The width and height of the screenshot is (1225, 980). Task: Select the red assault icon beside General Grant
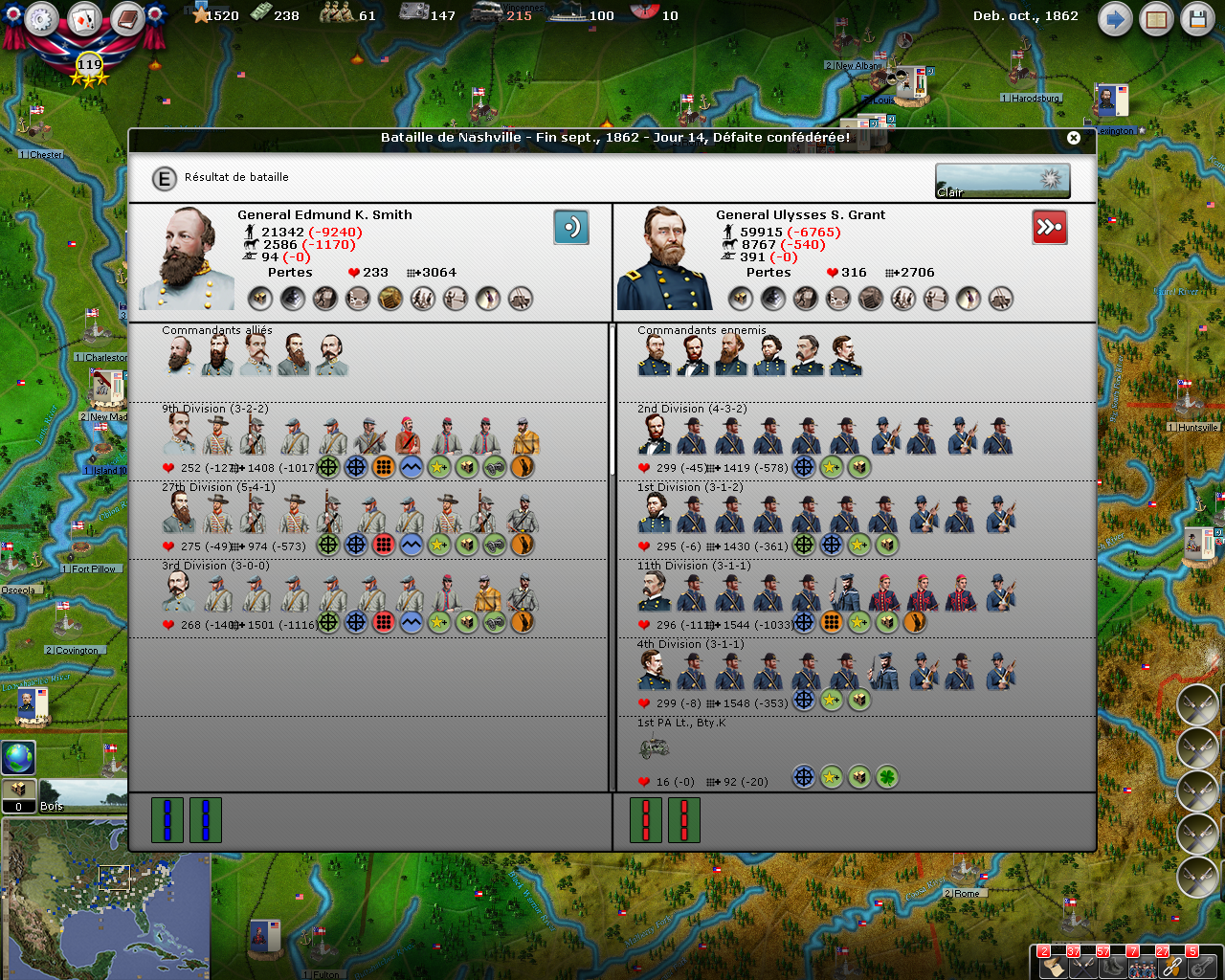(x=1050, y=227)
